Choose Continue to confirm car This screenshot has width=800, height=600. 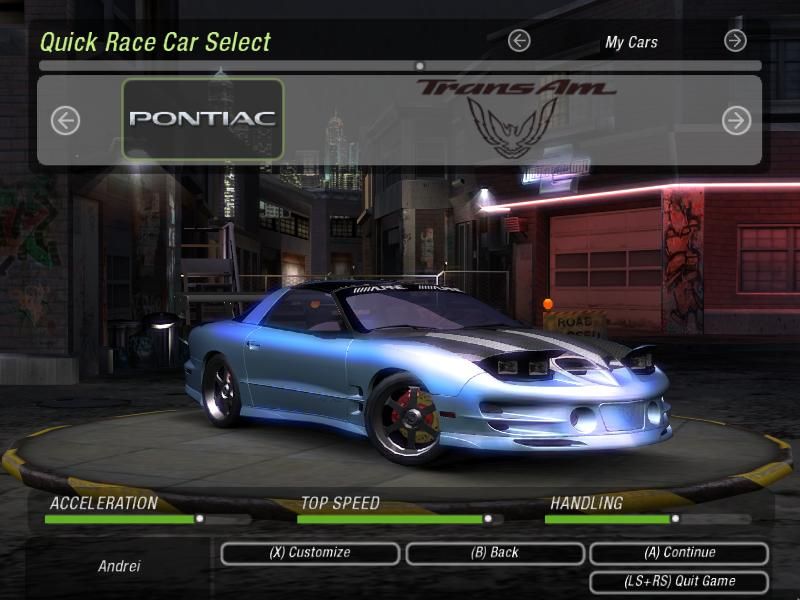pos(678,553)
